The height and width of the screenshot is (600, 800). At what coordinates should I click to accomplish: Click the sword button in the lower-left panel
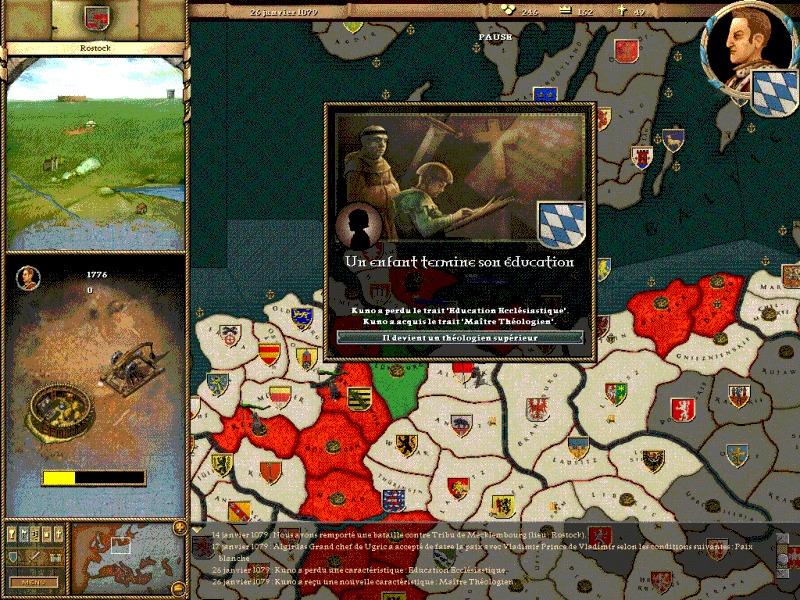33,558
